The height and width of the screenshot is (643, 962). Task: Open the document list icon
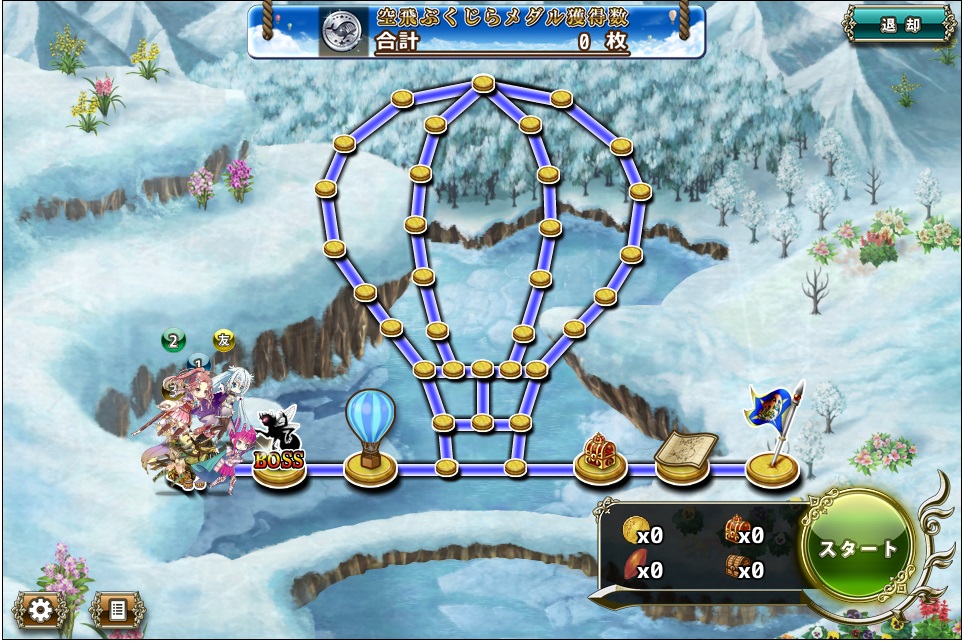pos(117,609)
